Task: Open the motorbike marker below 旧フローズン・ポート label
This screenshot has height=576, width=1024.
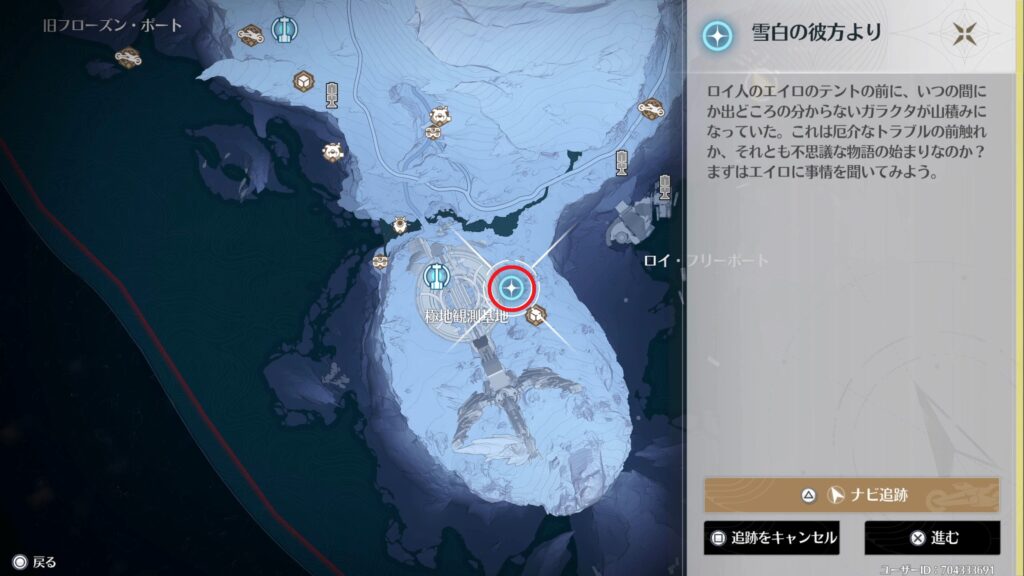Action: (127, 58)
